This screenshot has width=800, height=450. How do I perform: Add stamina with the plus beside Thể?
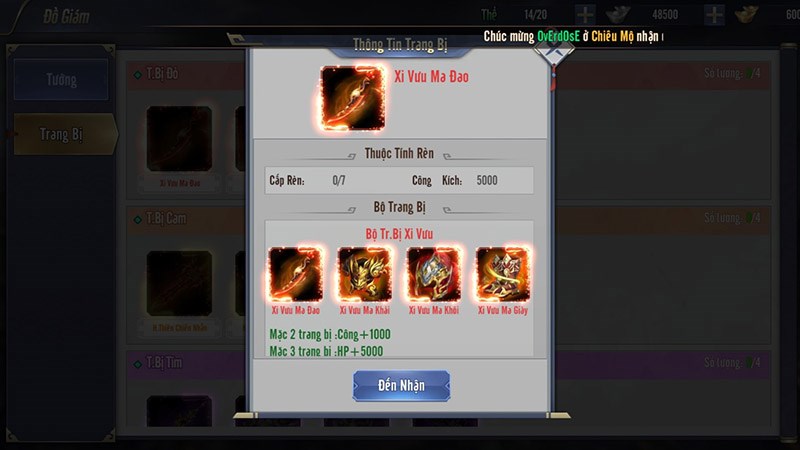(x=585, y=15)
